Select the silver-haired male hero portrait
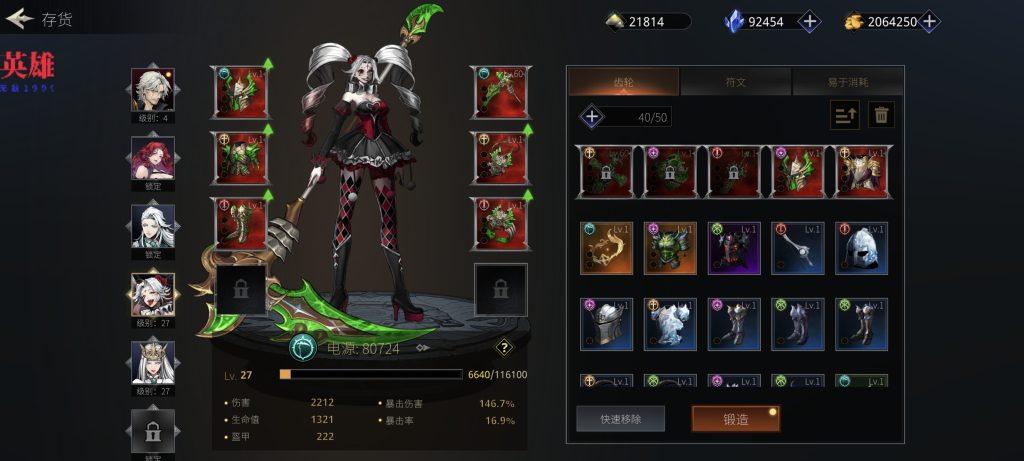The image size is (1024, 461). [153, 91]
